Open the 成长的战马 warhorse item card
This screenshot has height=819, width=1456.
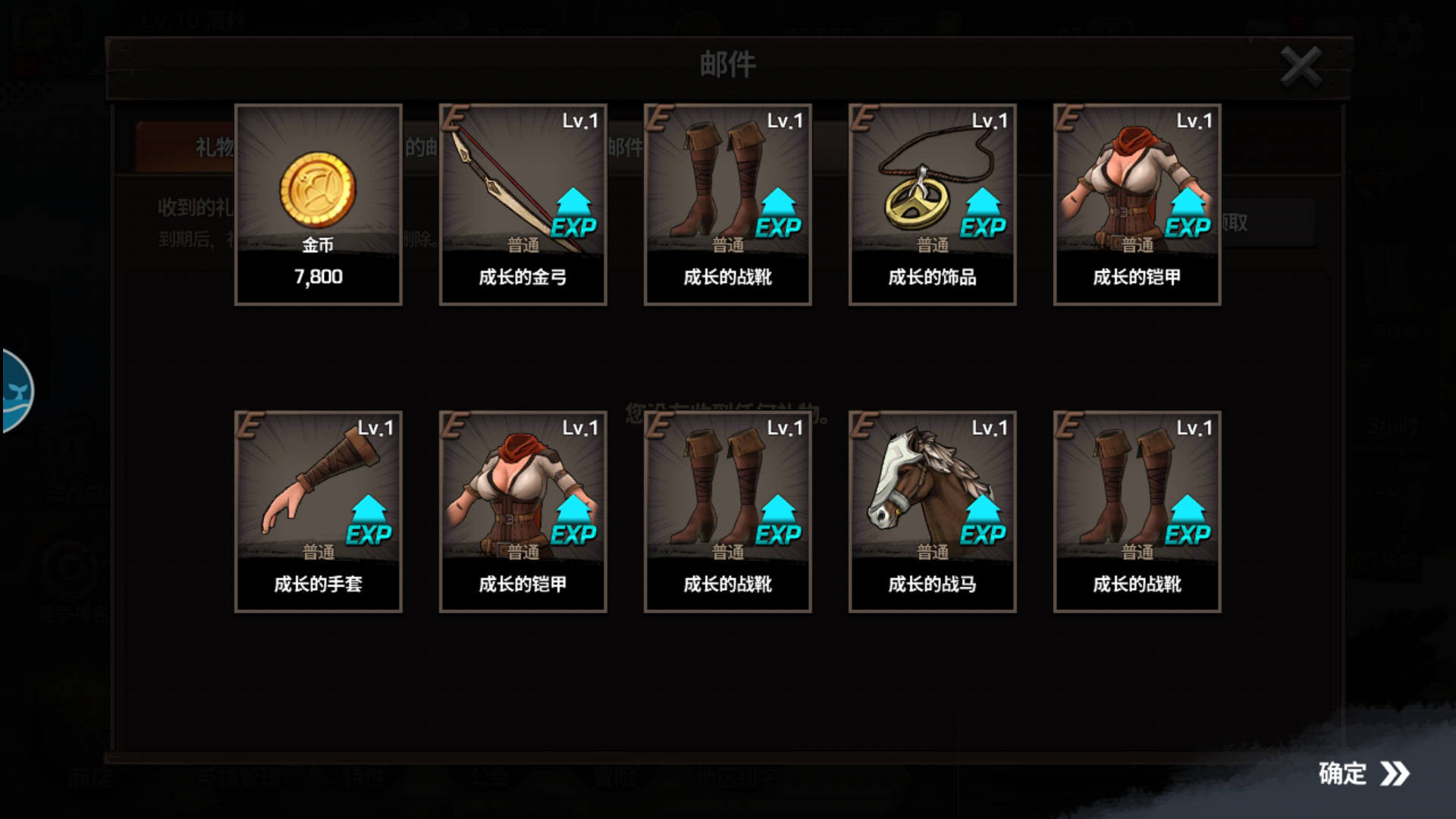click(933, 508)
